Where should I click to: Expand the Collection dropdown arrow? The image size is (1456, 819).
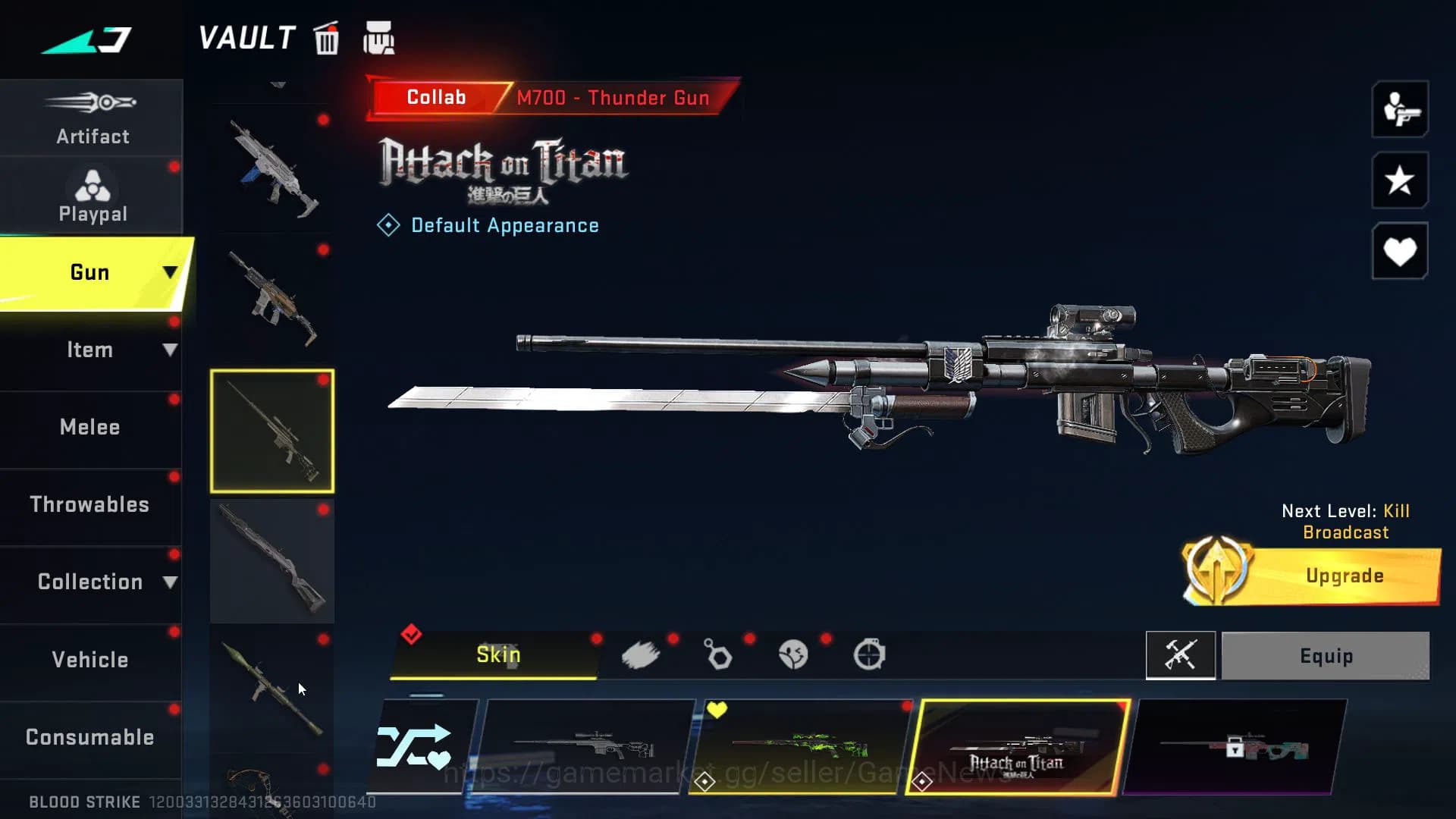coord(170,581)
